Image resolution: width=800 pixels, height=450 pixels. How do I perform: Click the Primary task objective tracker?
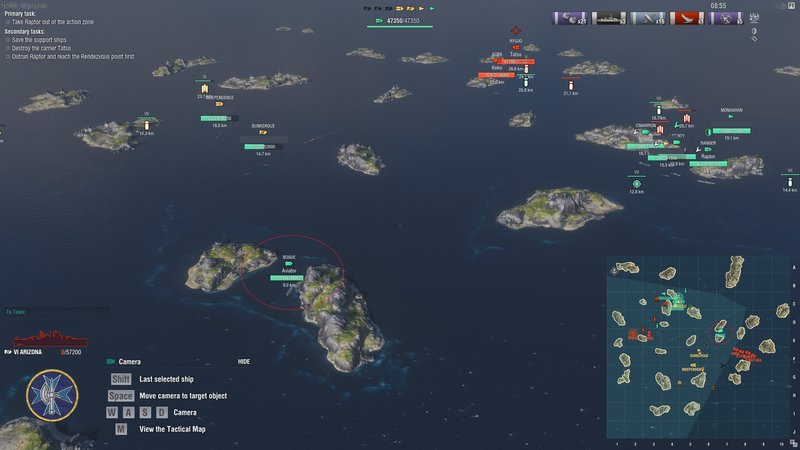[x=40, y=18]
